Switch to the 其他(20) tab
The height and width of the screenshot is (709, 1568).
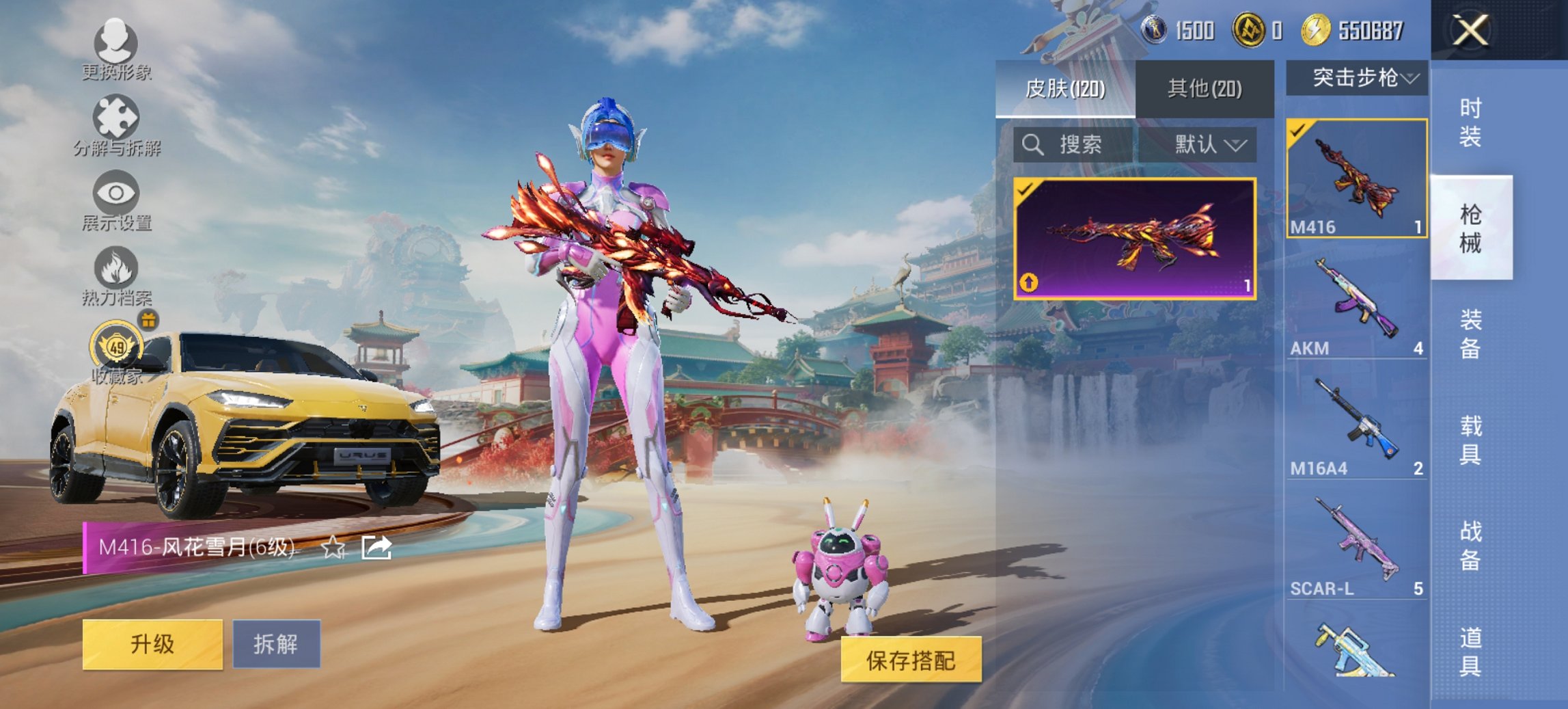pyautogui.click(x=1204, y=88)
